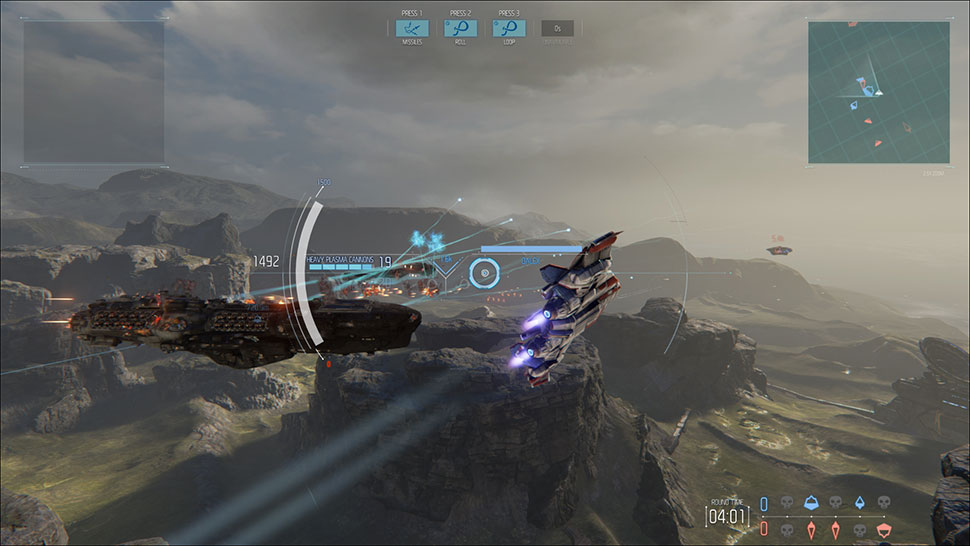This screenshot has height=546, width=970.
Task: Use the Loop maneuver icon
Action: point(509,28)
